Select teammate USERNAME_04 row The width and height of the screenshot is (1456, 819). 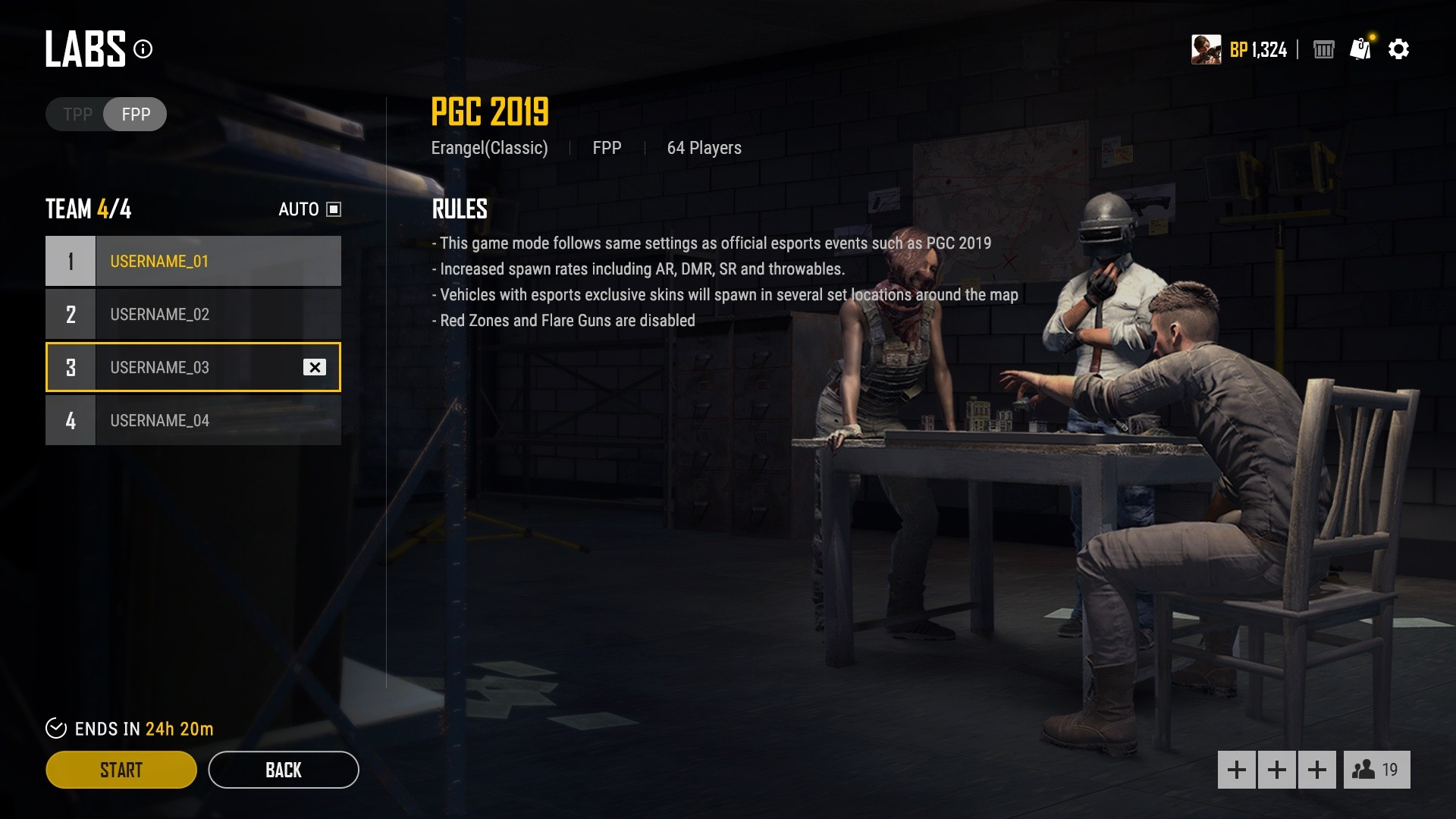(193, 420)
